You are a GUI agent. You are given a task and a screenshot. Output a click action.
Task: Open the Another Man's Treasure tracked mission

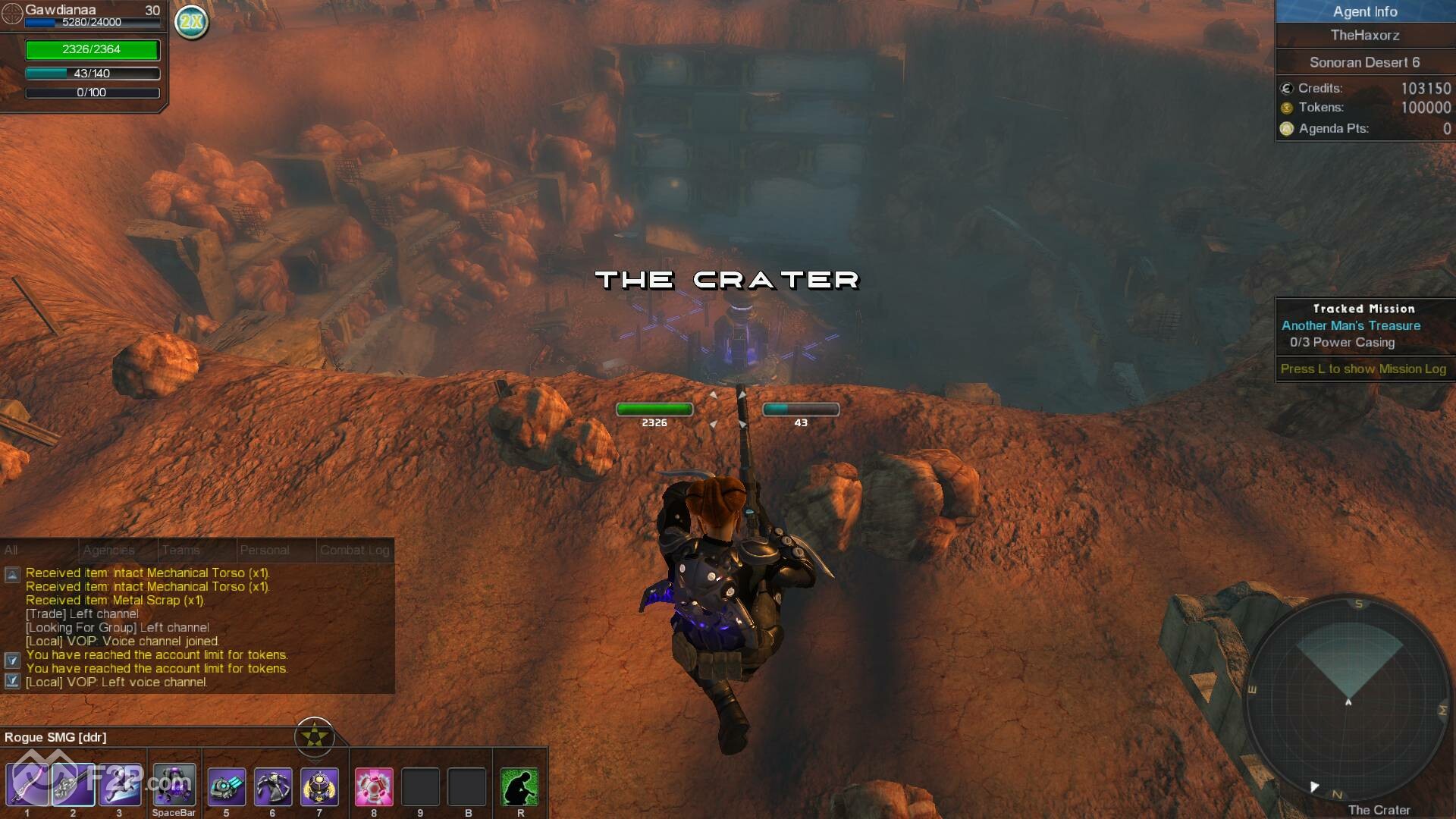coord(1351,325)
